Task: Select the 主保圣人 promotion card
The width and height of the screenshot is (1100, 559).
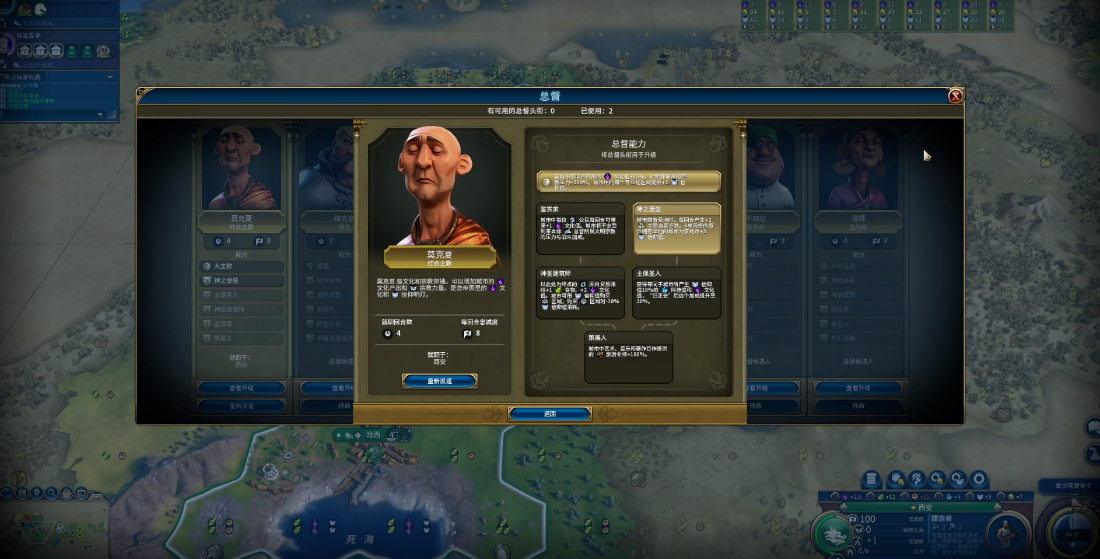Action: [x=677, y=292]
